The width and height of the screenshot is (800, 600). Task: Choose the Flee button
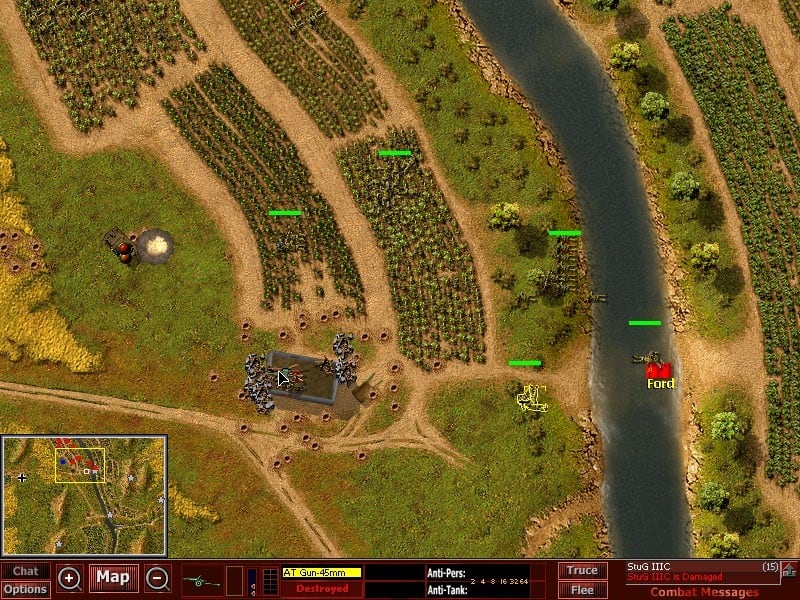click(582, 589)
